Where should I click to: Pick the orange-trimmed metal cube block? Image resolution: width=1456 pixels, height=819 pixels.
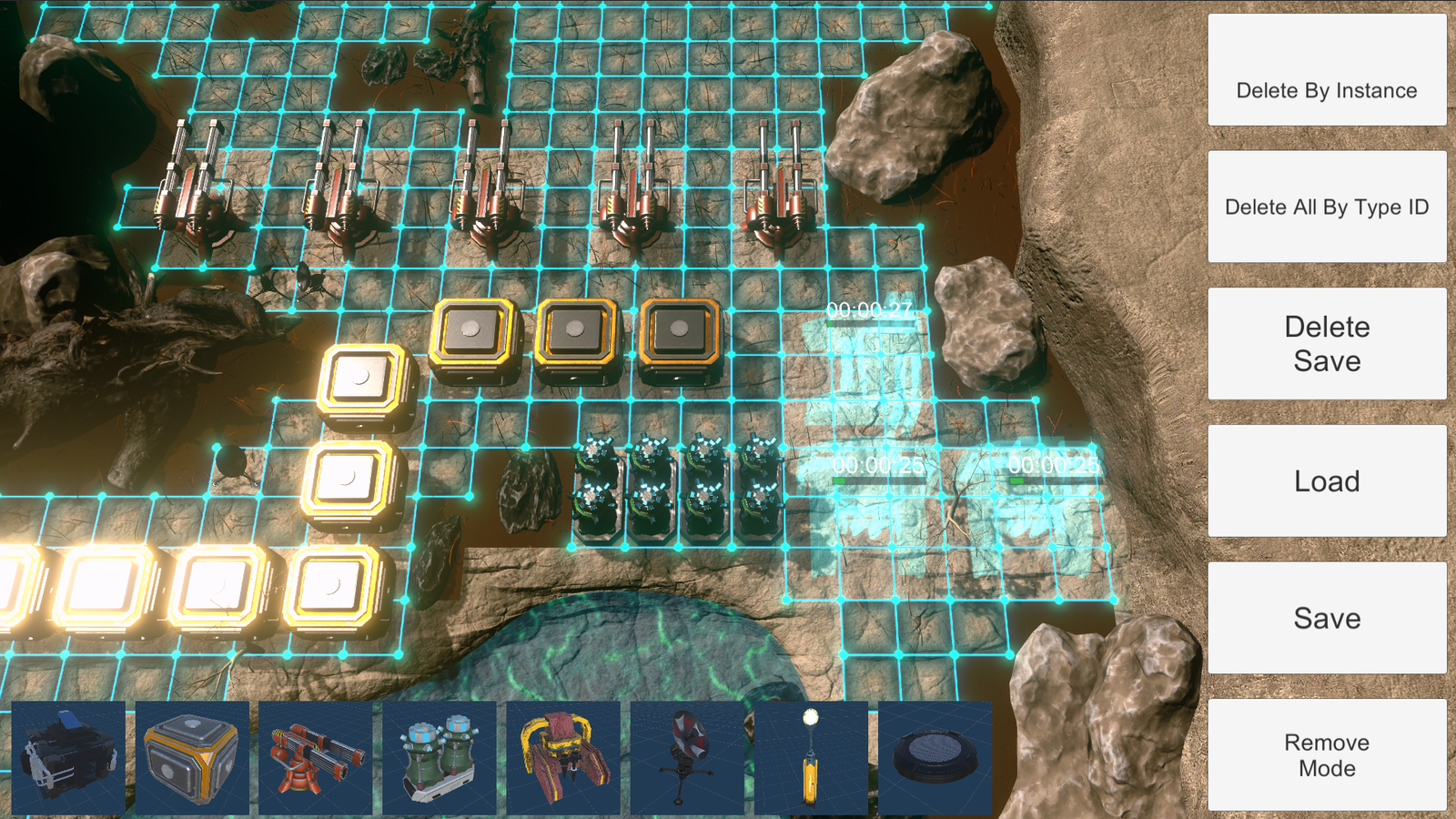tap(192, 758)
